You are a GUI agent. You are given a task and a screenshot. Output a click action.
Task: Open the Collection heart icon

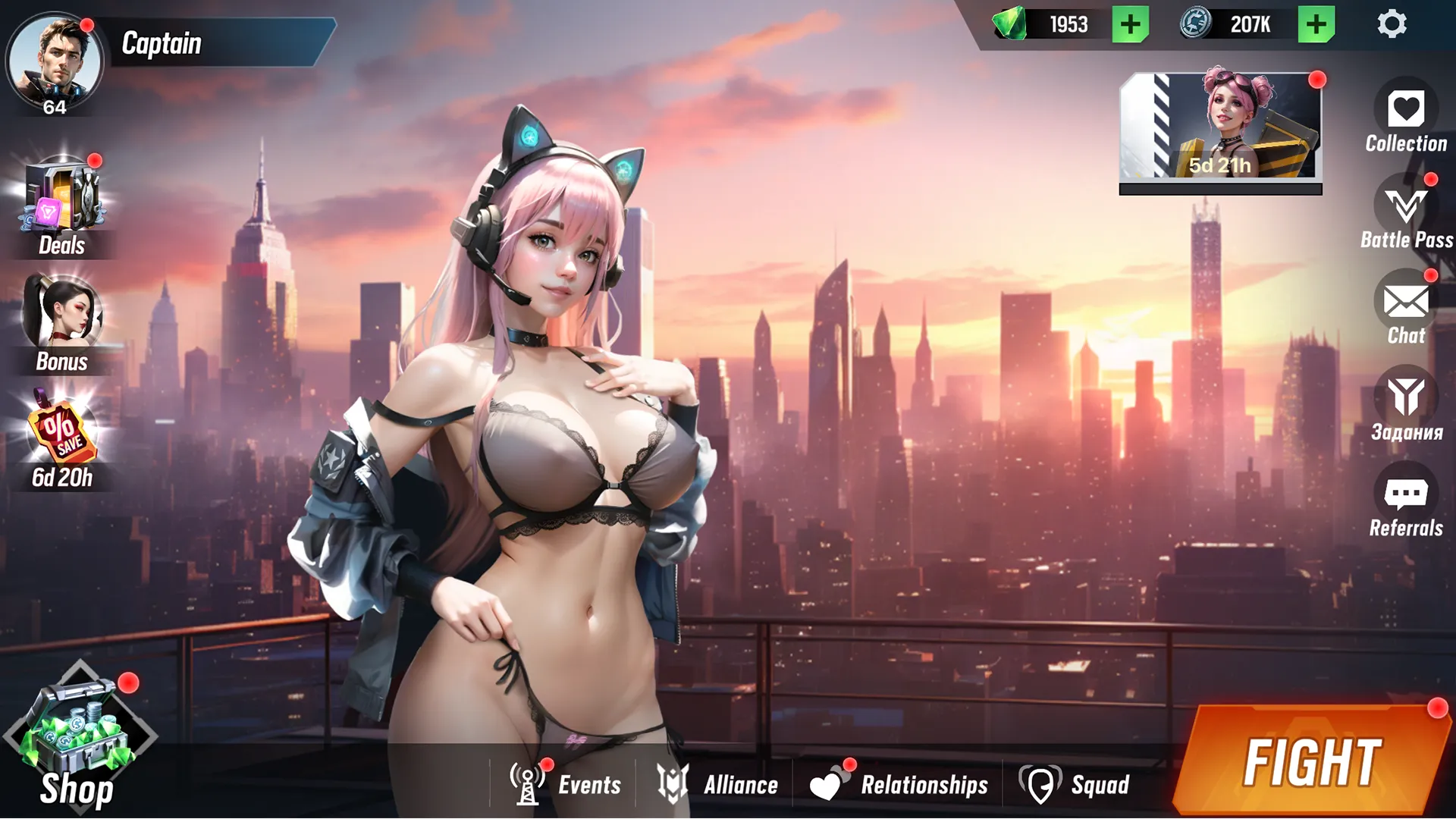1406,110
